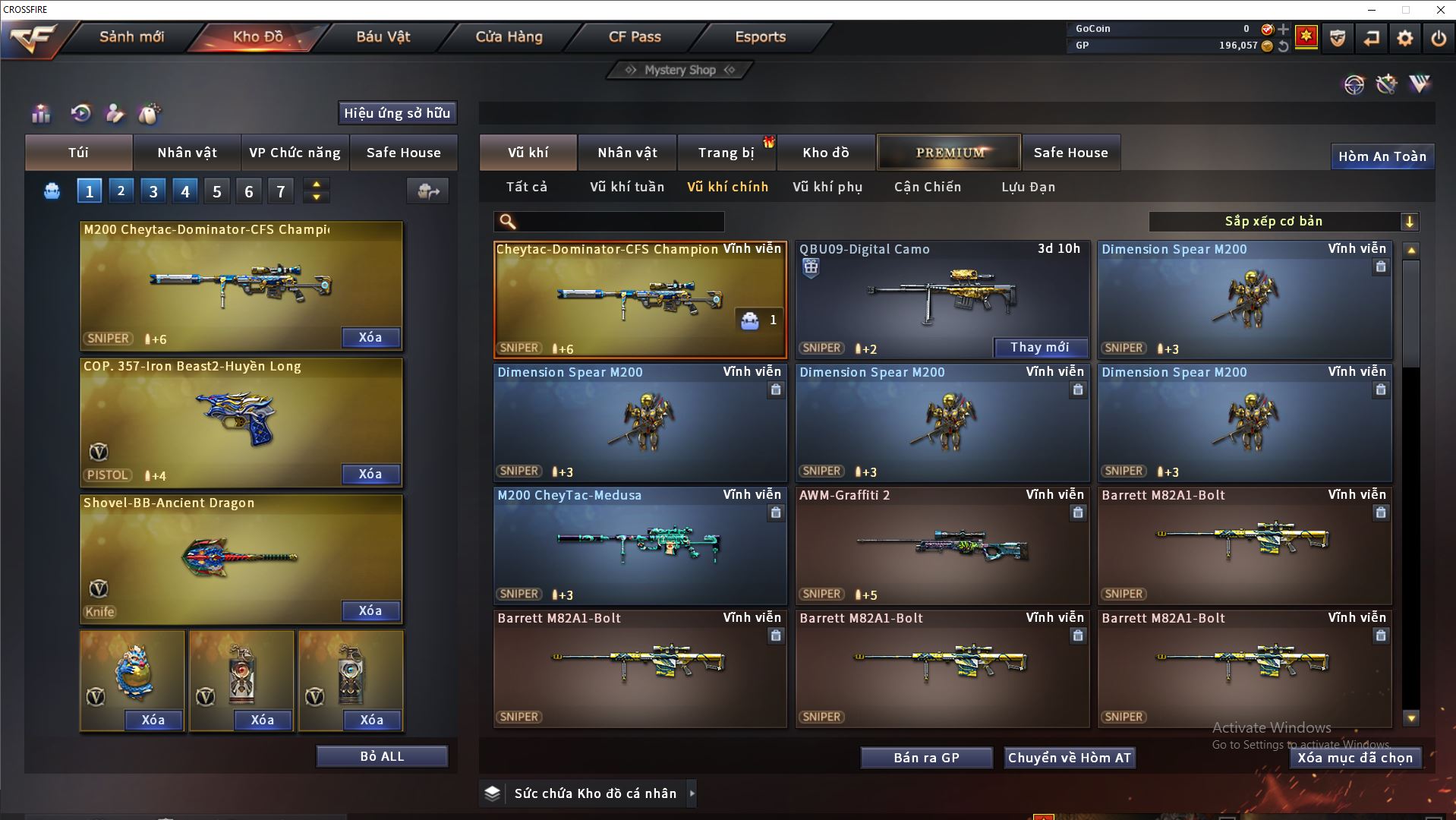
Task: Go to the Cửa Hàng shop
Action: [x=509, y=36]
